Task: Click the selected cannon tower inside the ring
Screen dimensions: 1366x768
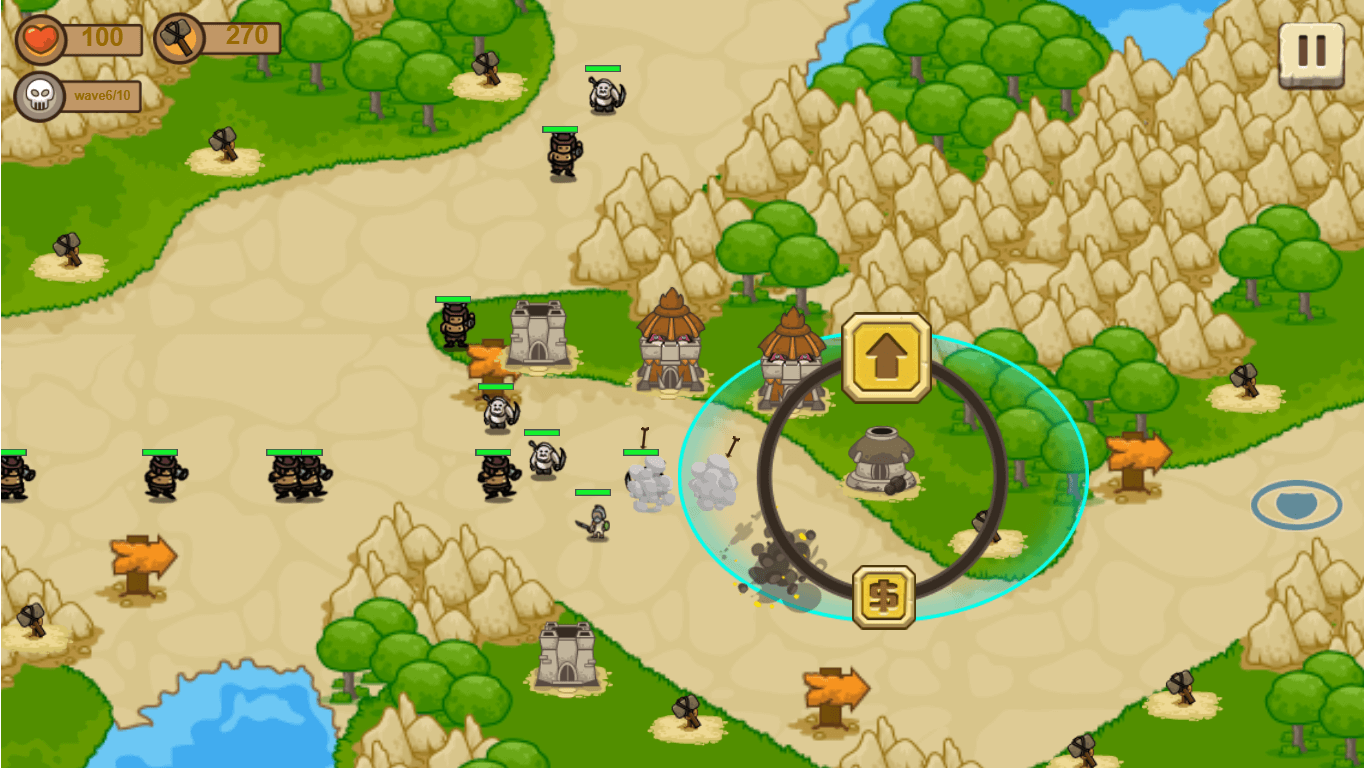Action: pos(880,461)
